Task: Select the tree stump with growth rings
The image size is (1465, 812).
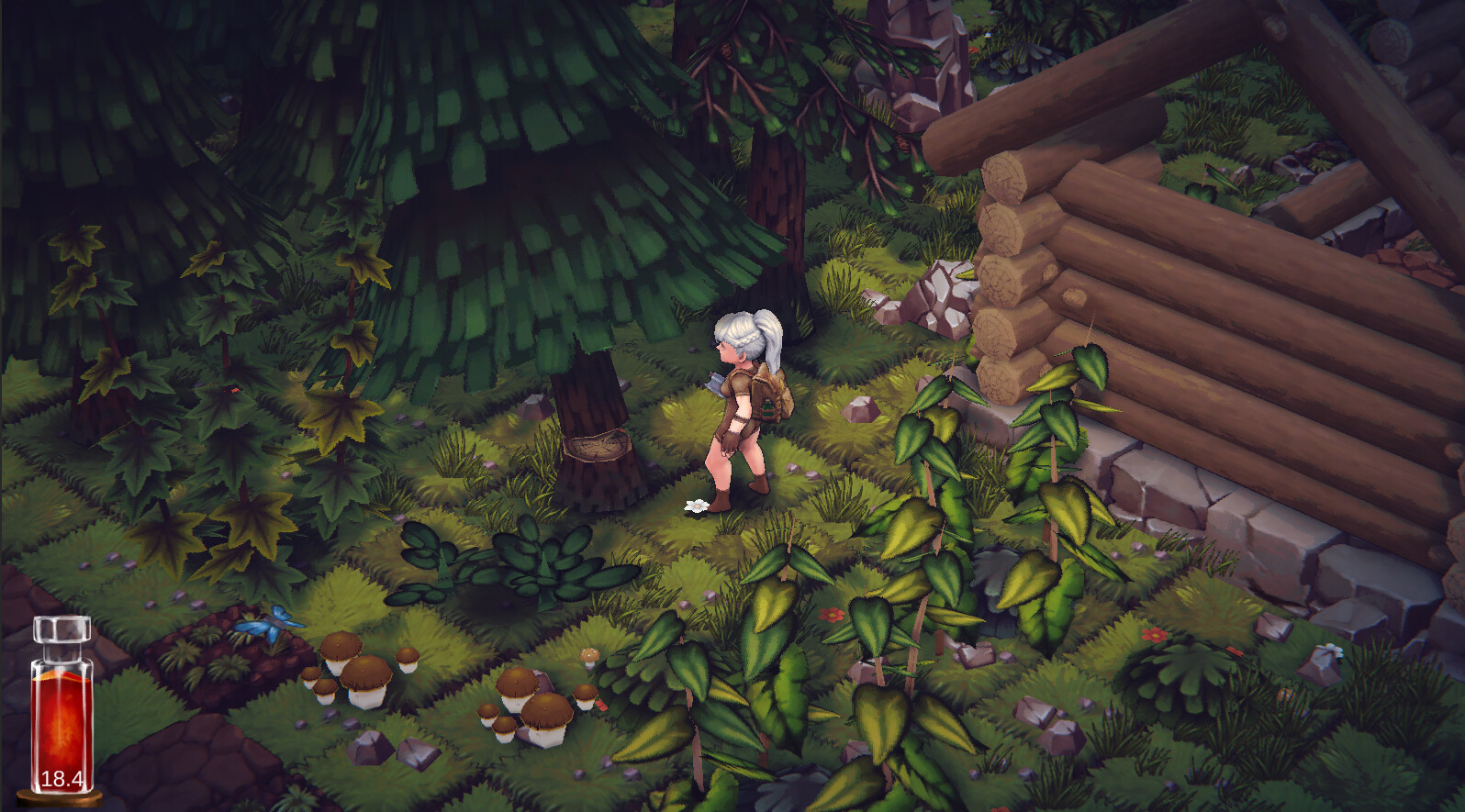Action: pos(598,448)
